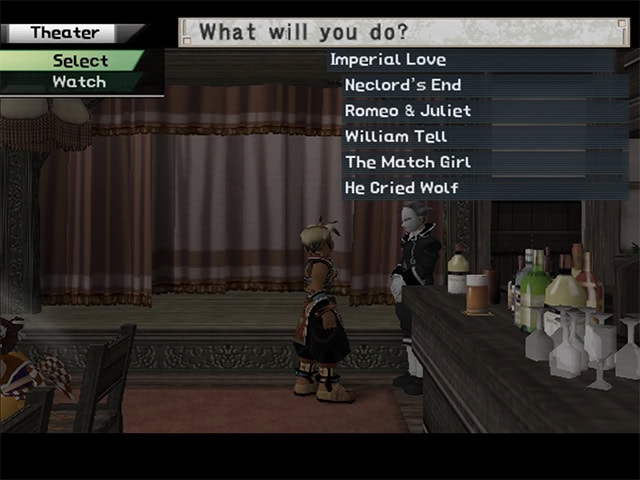Choose the Select option in Theater menu

pyautogui.click(x=80, y=61)
